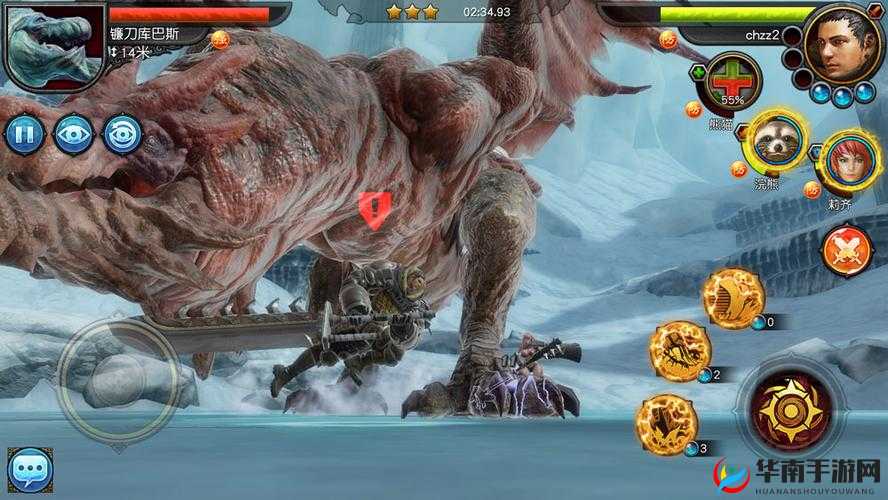Viewport: 888px width, 500px height.
Task: Use the green cross heal skill at 55%
Action: point(731,84)
